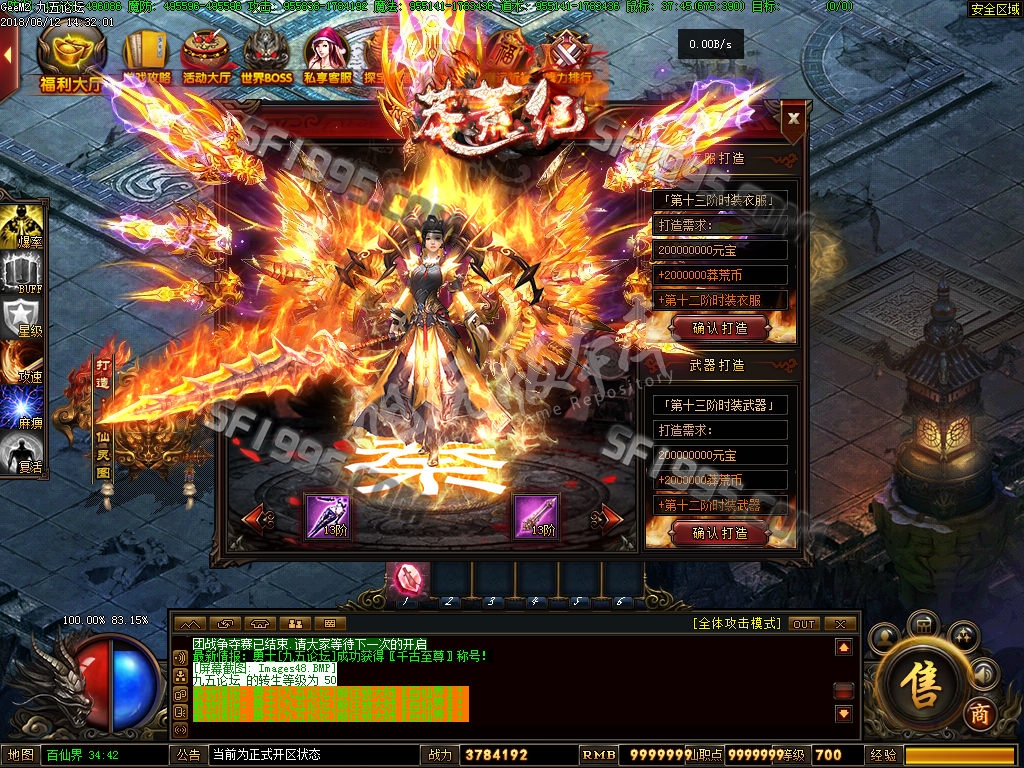
Task: Open the 福利大厅 welfare hall
Action: (71, 60)
